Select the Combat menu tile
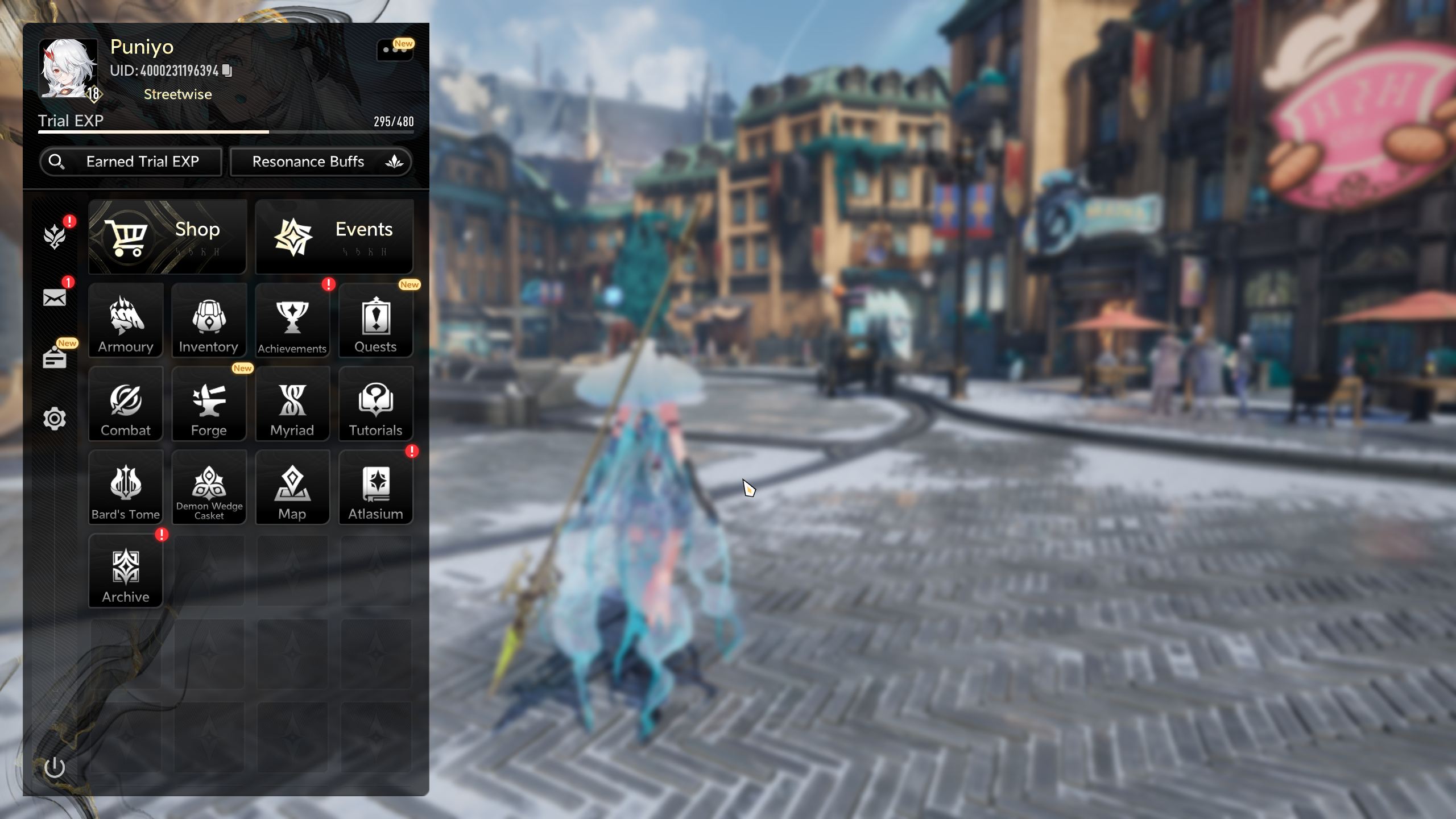Screen dimensions: 1456x819 (x=126, y=404)
